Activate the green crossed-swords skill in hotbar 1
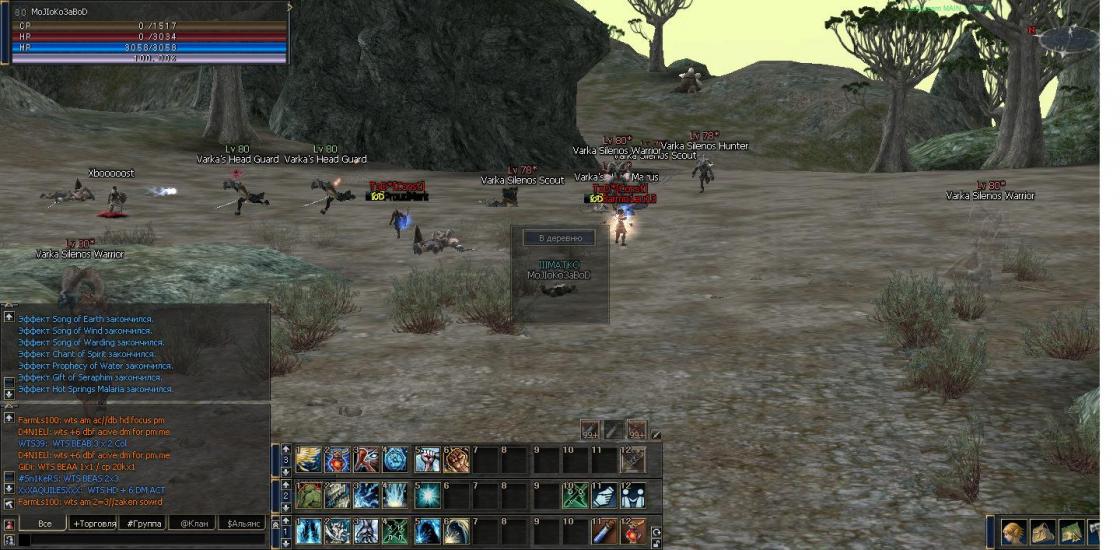This screenshot has width=1120, height=550. pos(395,531)
